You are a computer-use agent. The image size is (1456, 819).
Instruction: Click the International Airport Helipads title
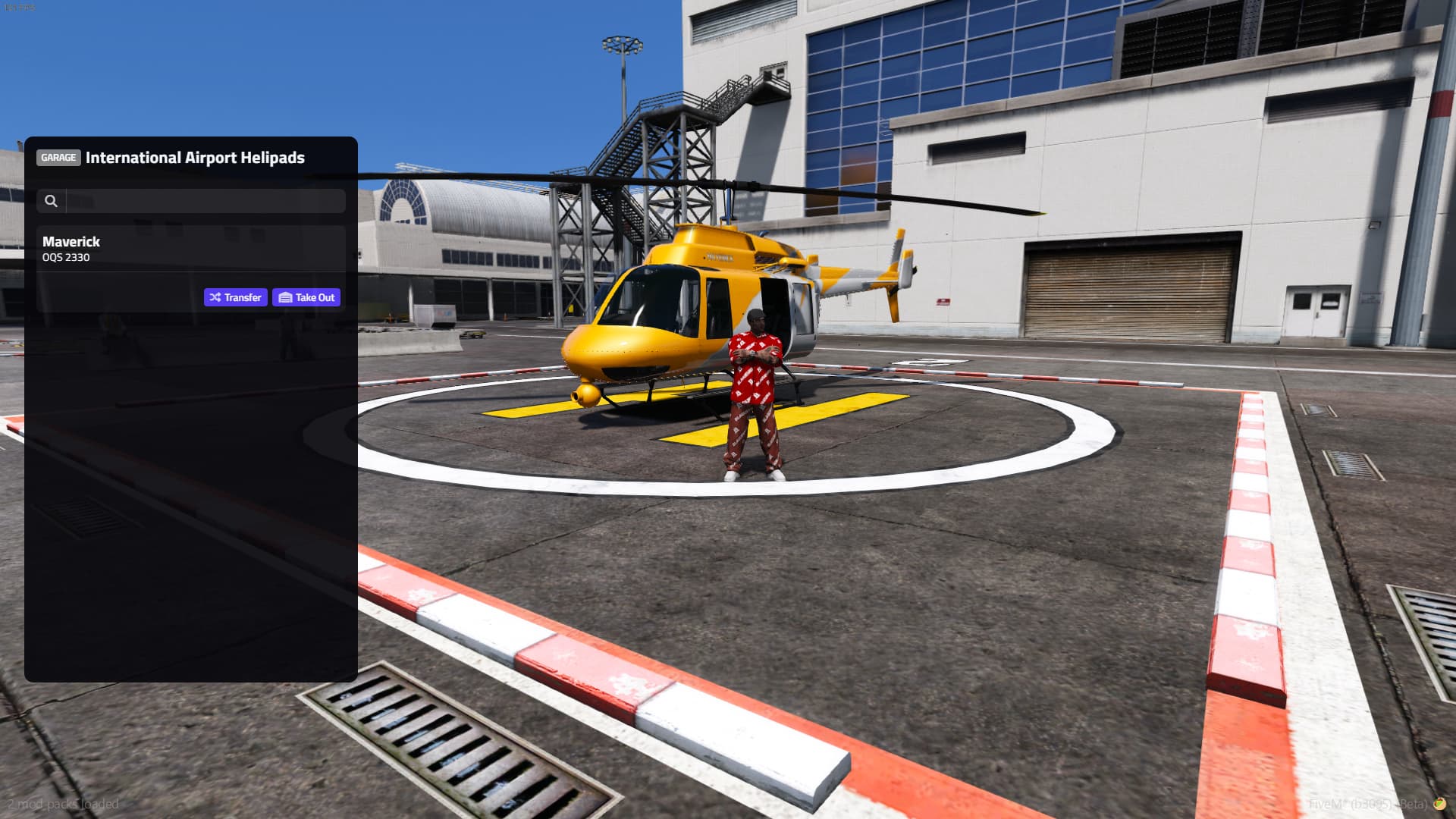(x=195, y=158)
